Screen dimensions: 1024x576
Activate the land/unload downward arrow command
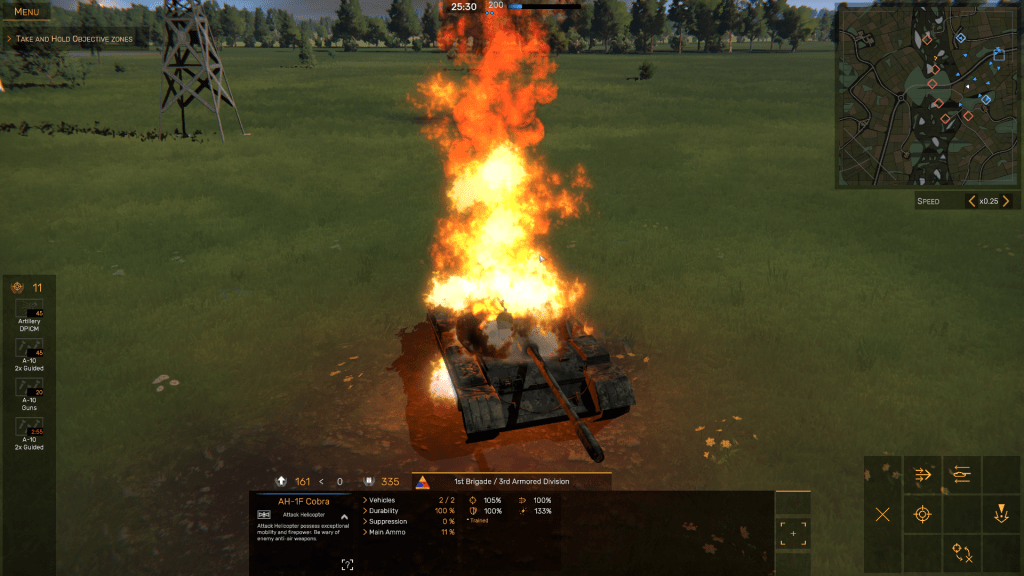point(1000,514)
